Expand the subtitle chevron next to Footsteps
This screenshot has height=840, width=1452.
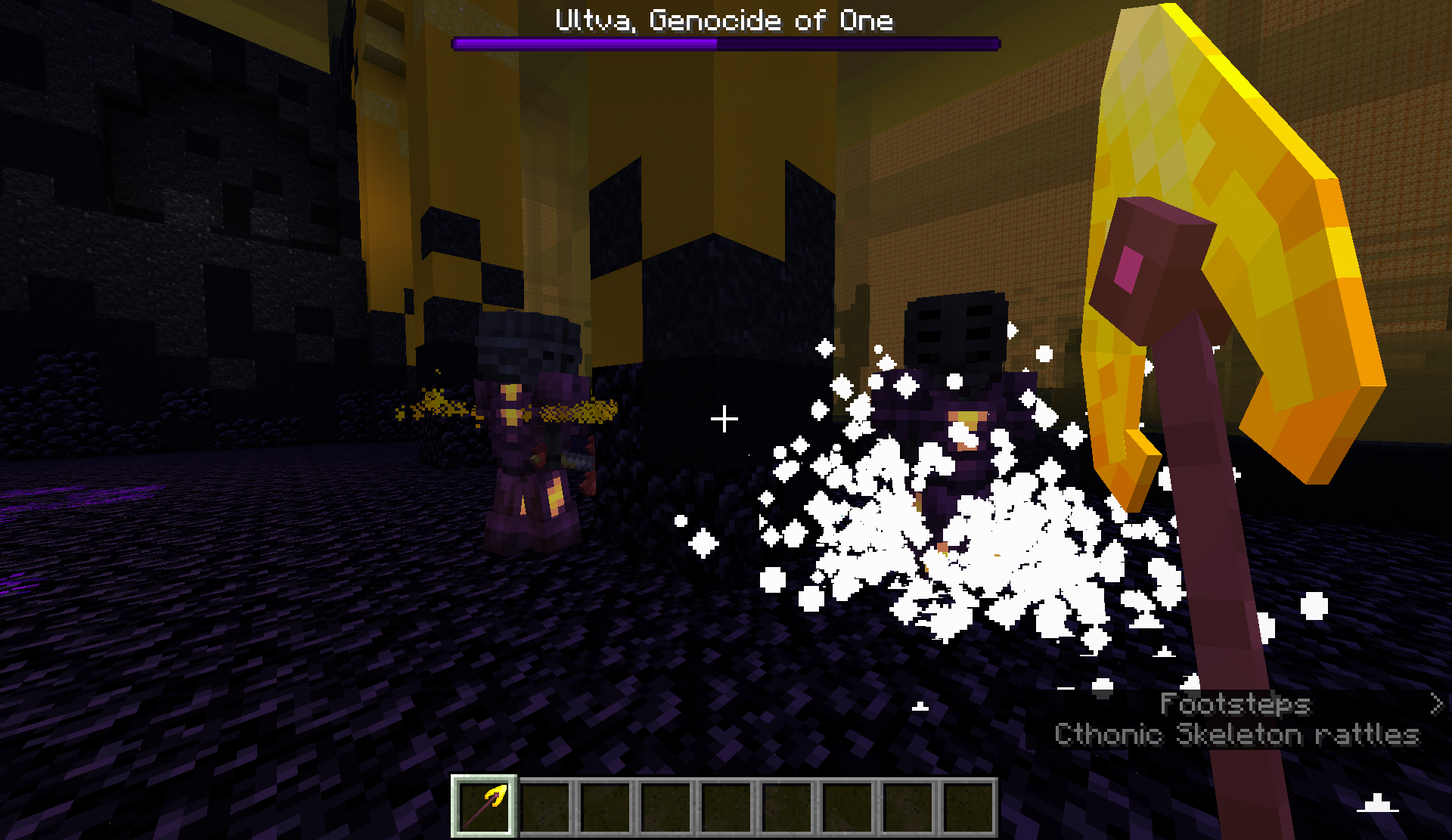click(x=1435, y=705)
